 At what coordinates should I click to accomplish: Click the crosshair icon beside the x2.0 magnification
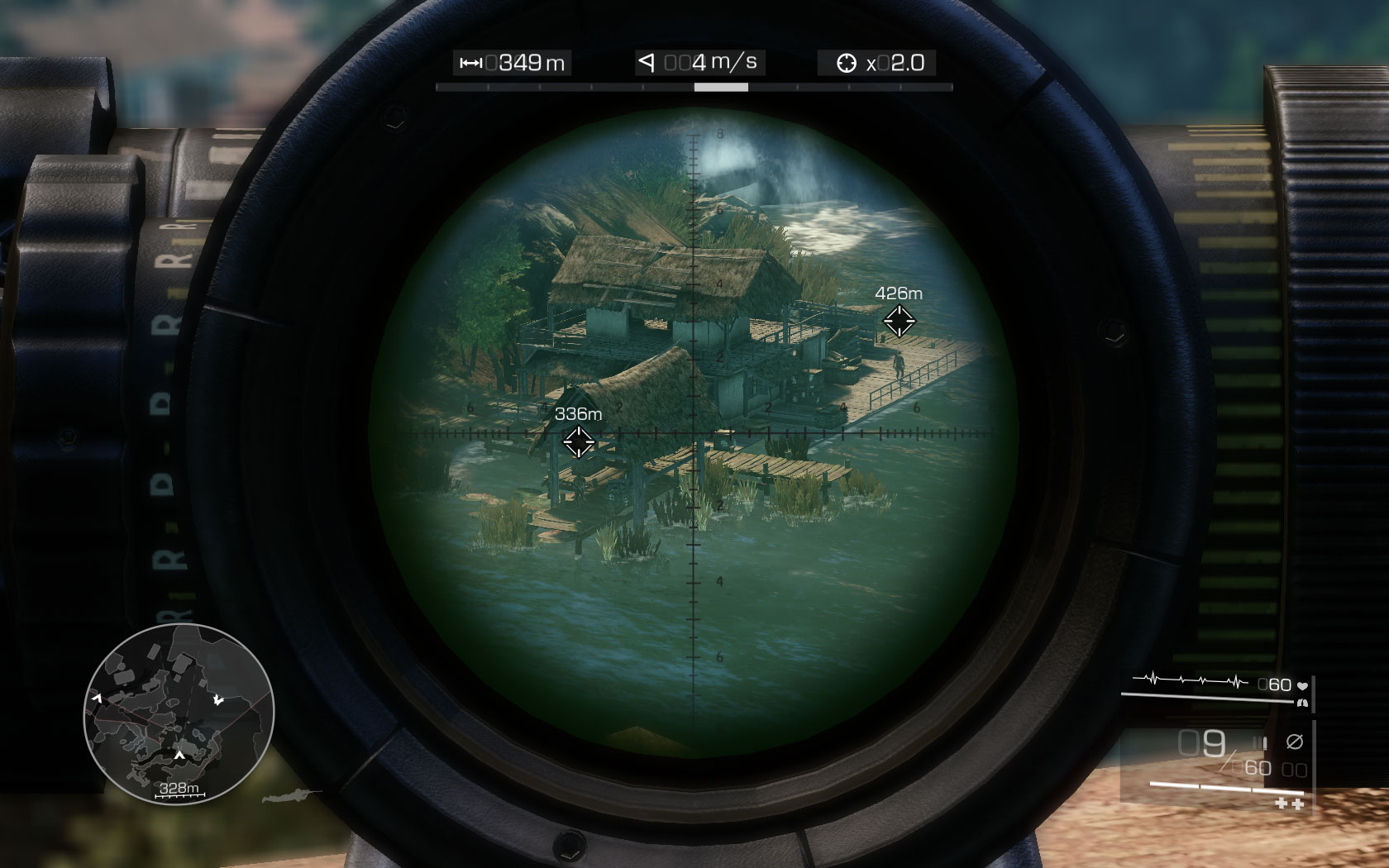[x=847, y=62]
